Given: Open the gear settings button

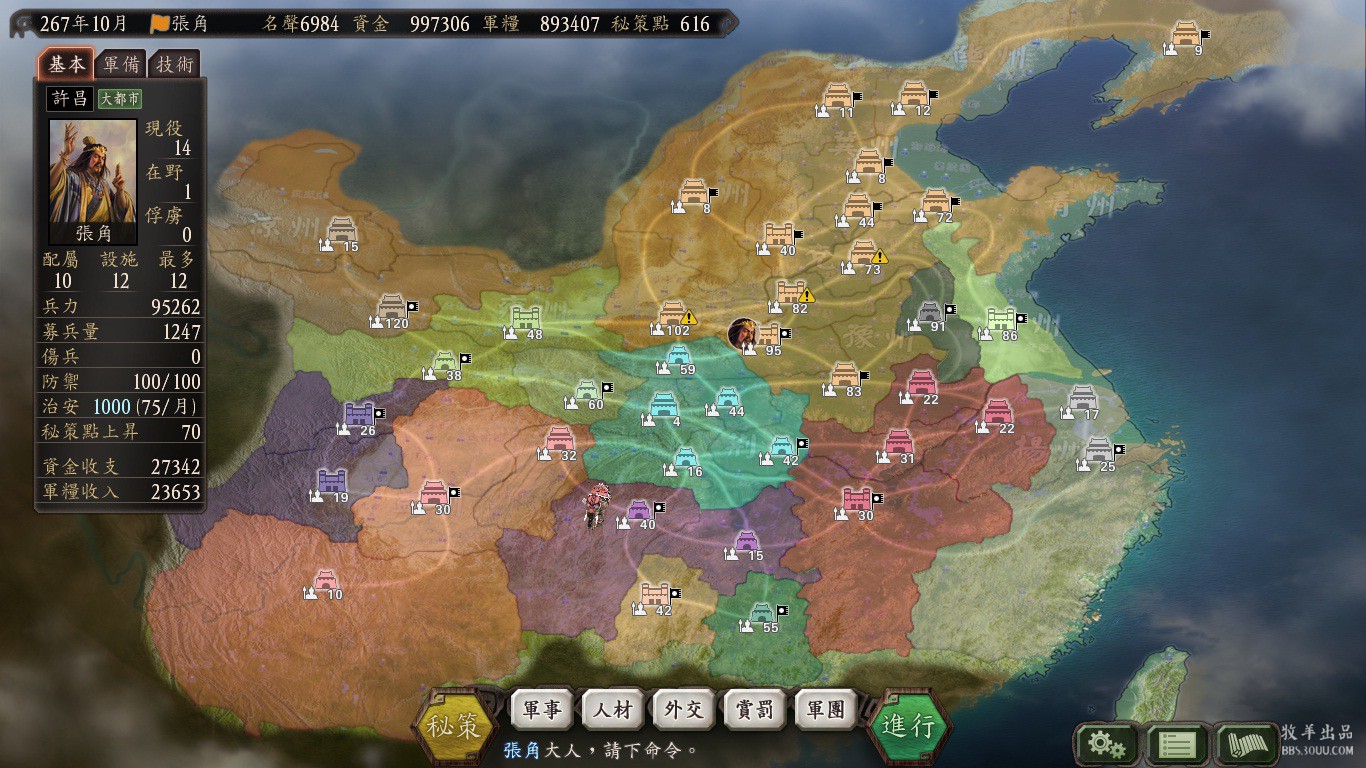Looking at the screenshot, I should [x=1106, y=744].
